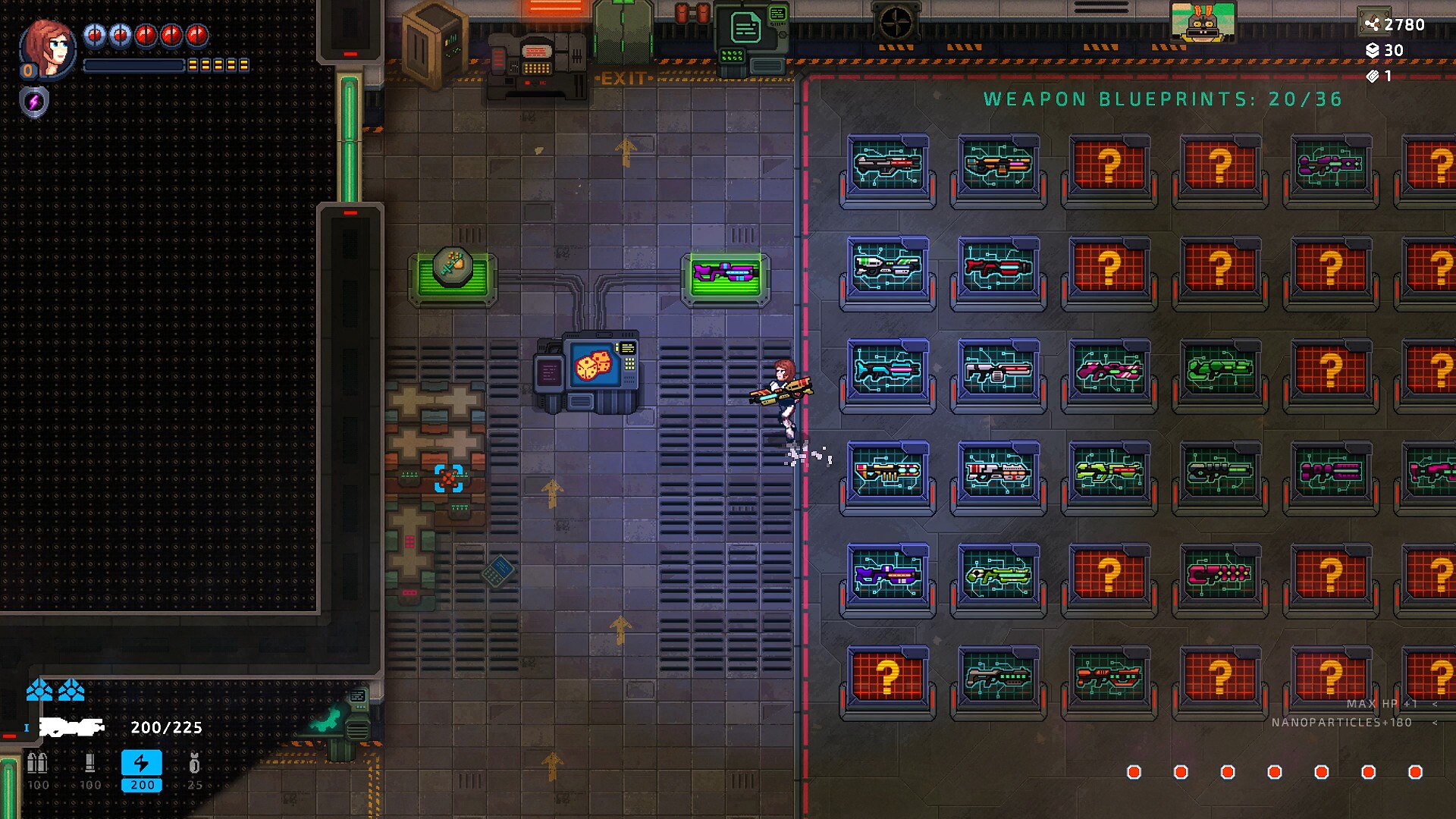This screenshot has width=1456, height=819.
Task: Select the character portrait in the top-left
Action: (47, 49)
